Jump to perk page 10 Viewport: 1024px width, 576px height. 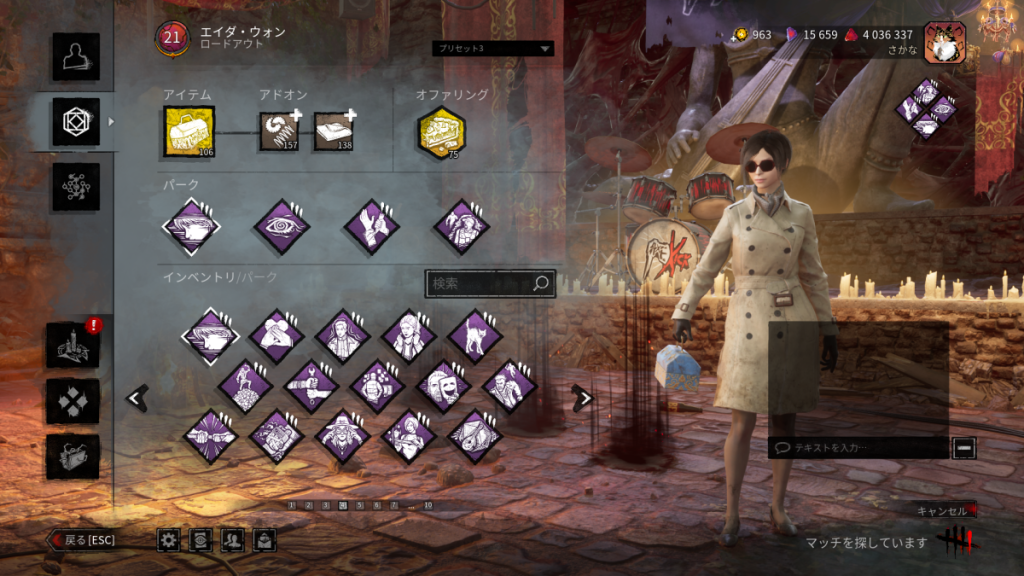(x=428, y=506)
